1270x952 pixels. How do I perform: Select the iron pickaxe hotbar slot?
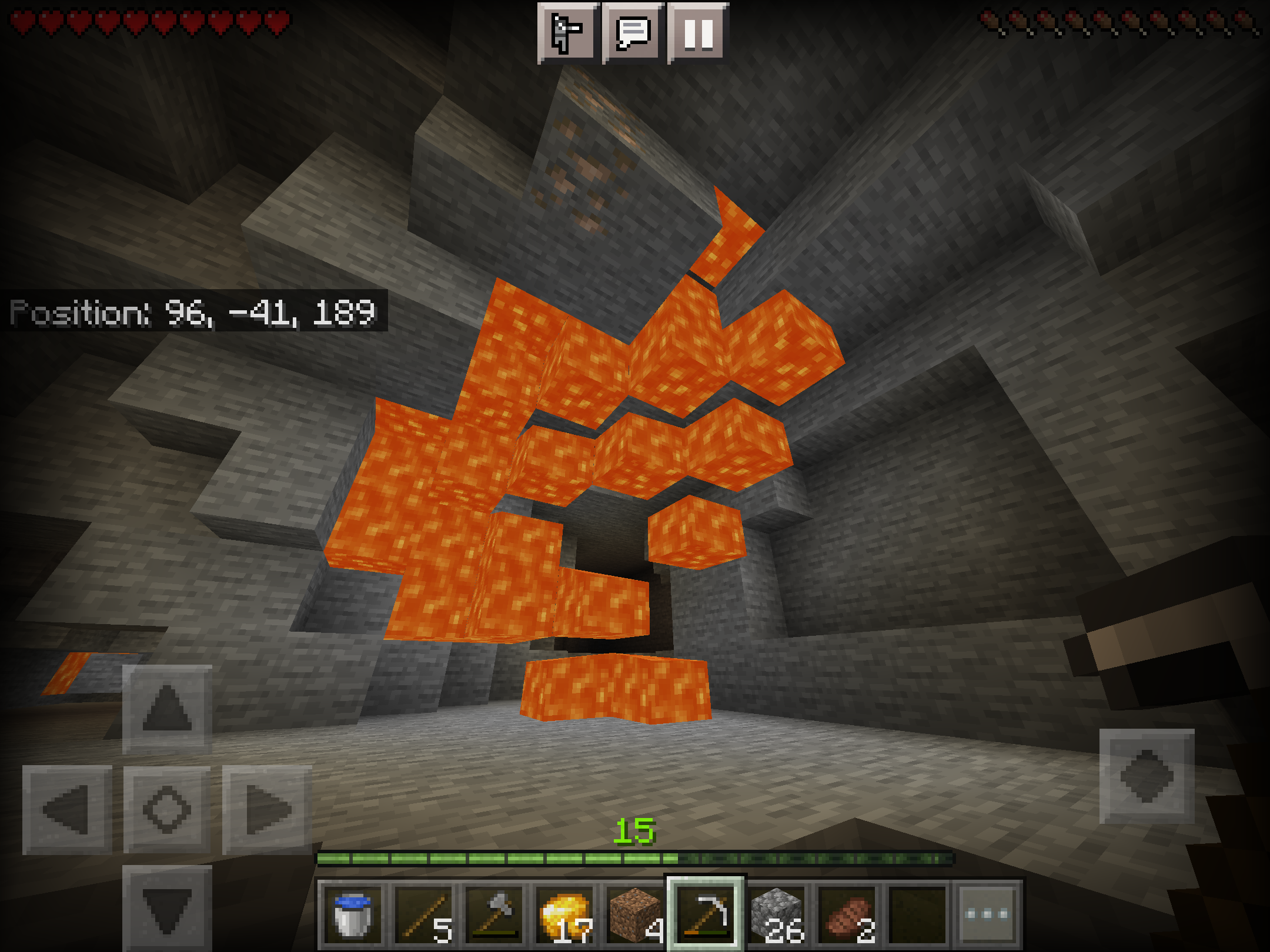[706, 913]
